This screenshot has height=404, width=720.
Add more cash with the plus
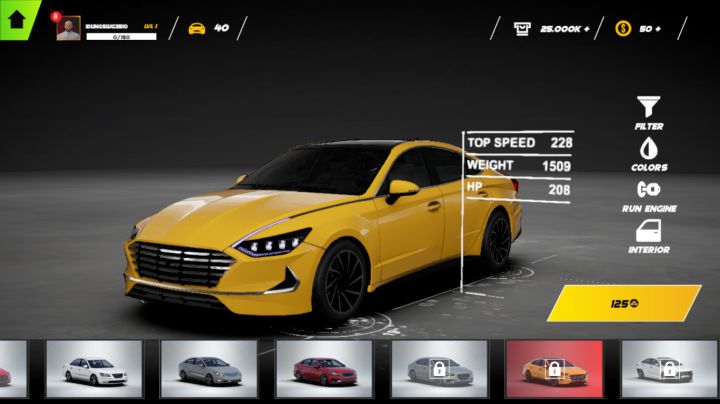tap(585, 29)
